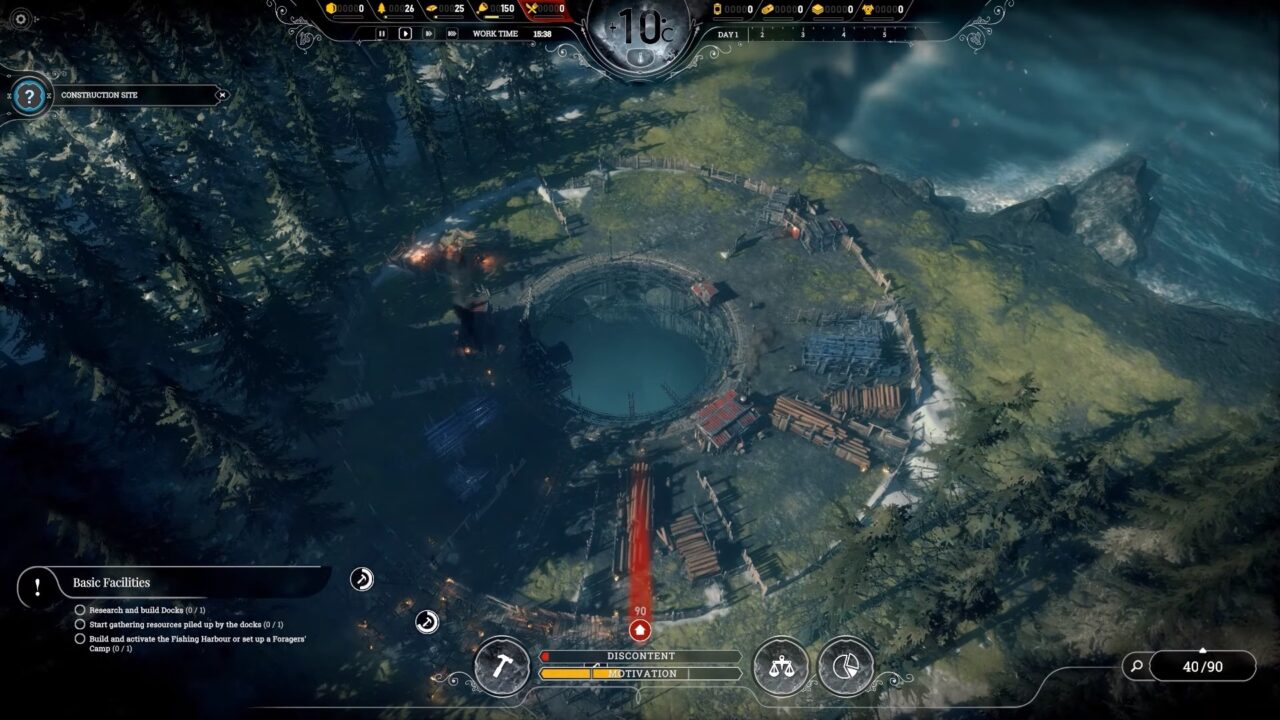1280x720 pixels.
Task: Click the Motivation bar
Action: (640, 674)
